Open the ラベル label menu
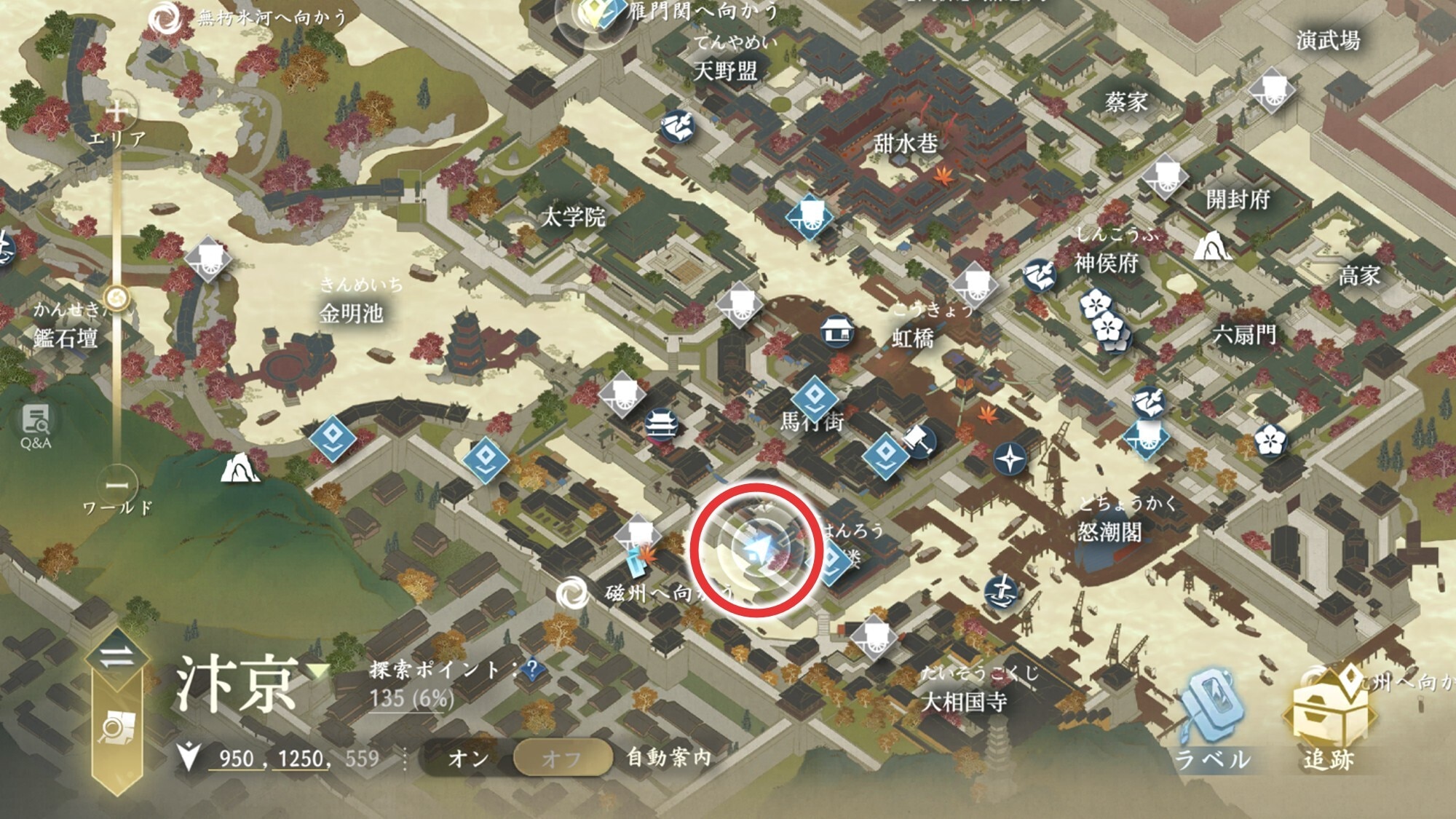1456x819 pixels. tap(1211, 721)
